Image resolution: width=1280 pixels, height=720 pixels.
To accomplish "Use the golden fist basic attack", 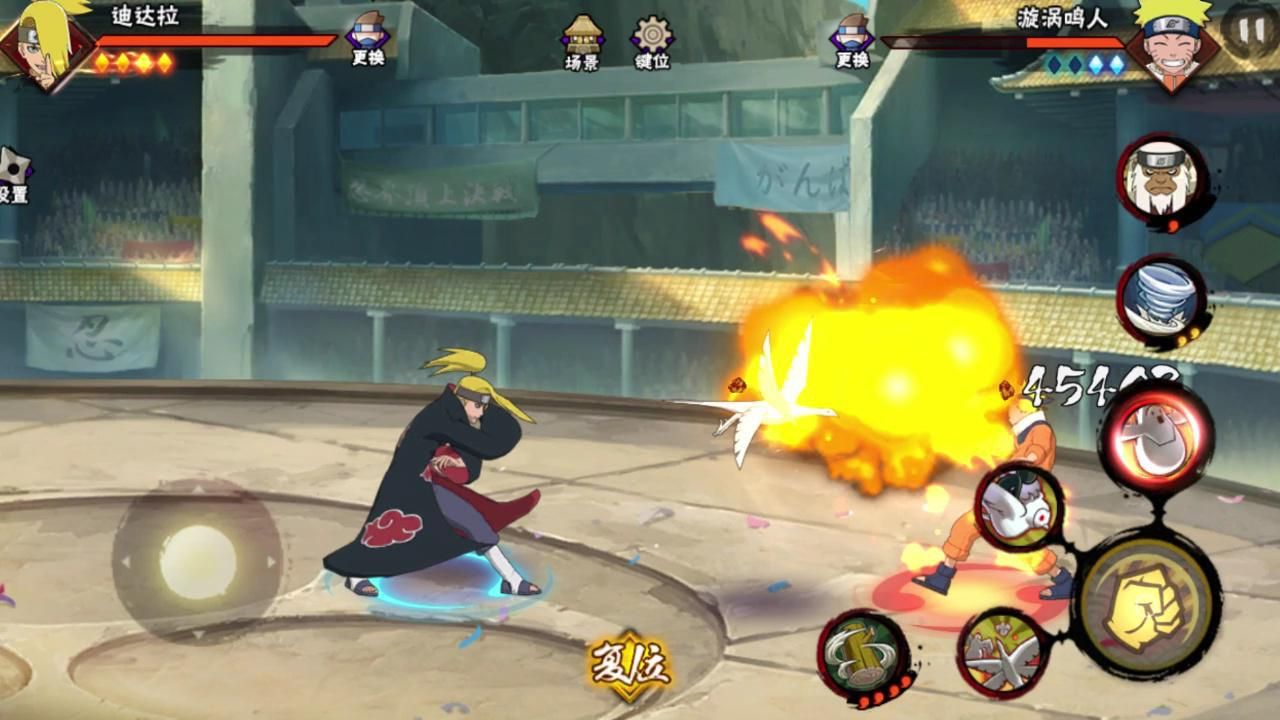I will [x=1146, y=603].
